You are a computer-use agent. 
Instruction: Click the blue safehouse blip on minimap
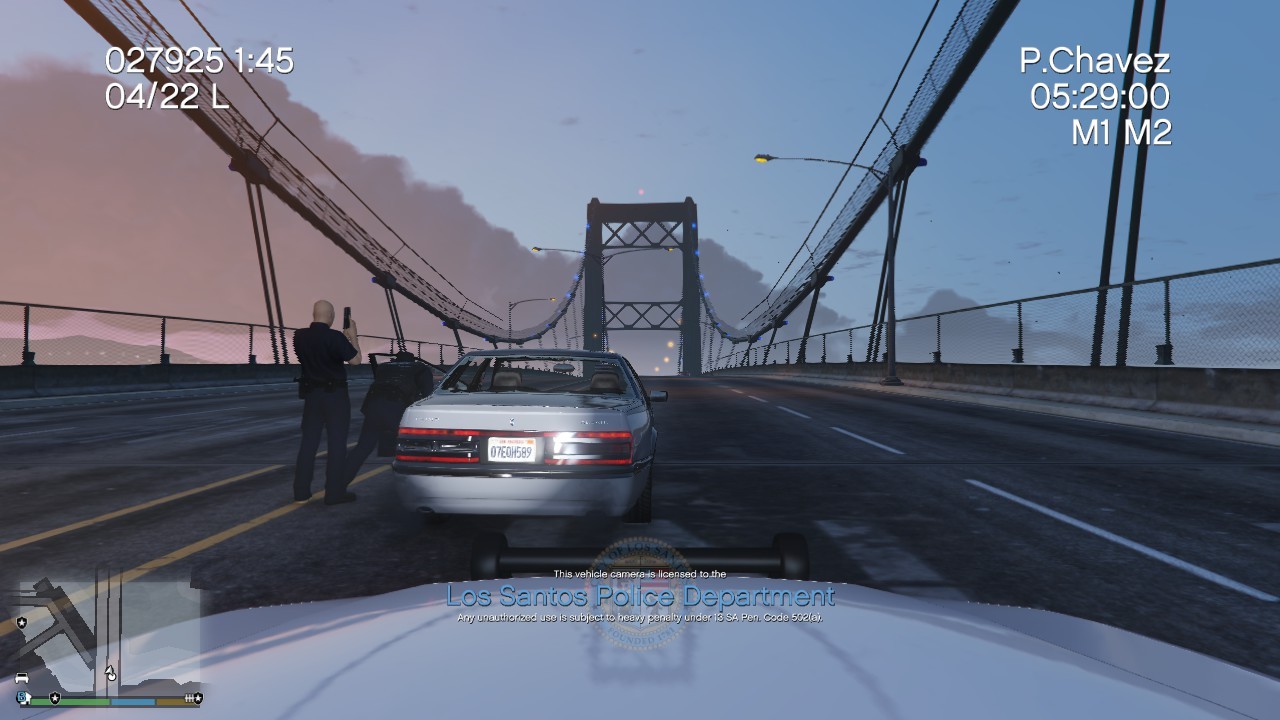pos(22,696)
